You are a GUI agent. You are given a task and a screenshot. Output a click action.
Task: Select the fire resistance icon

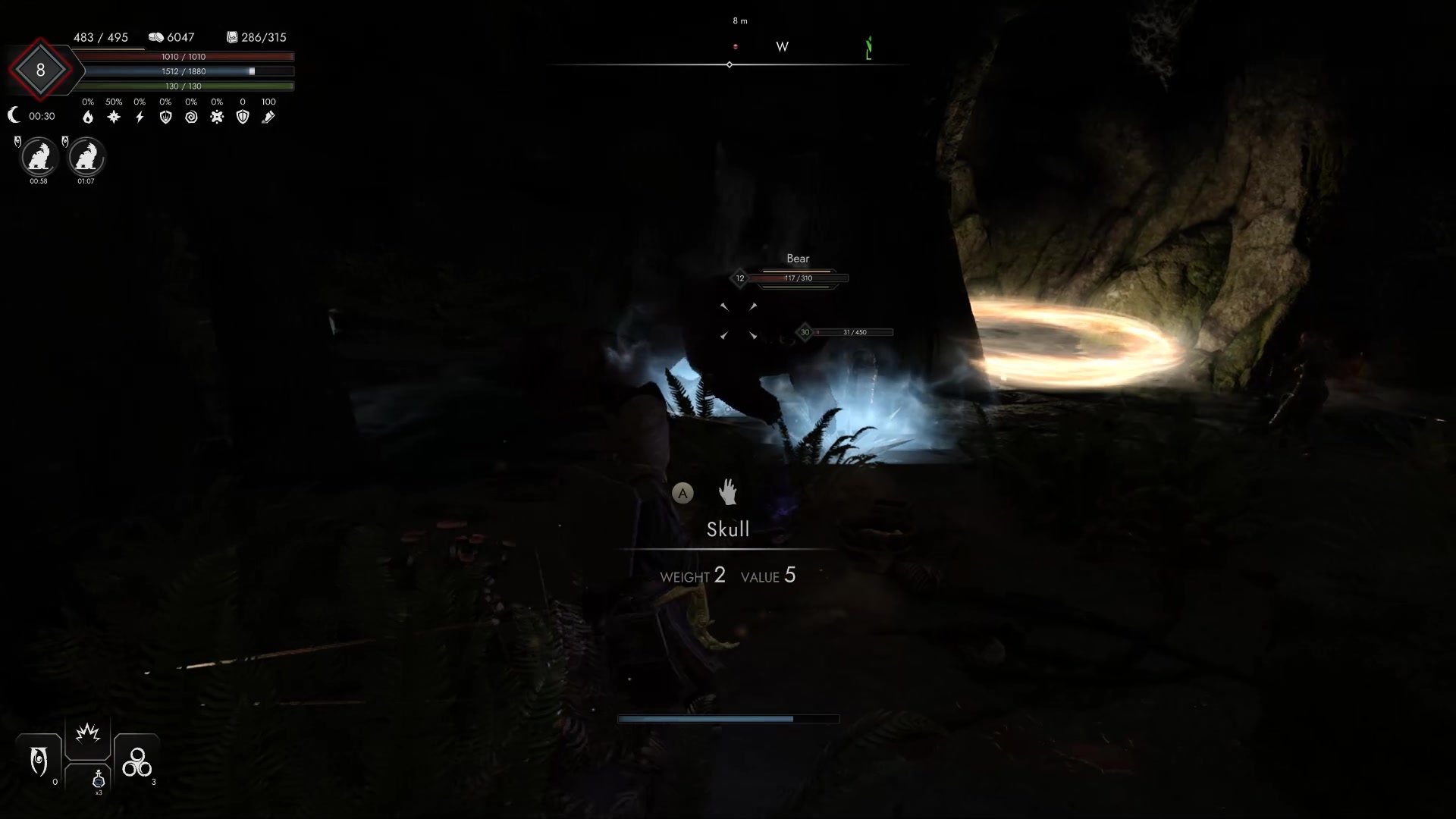88,117
